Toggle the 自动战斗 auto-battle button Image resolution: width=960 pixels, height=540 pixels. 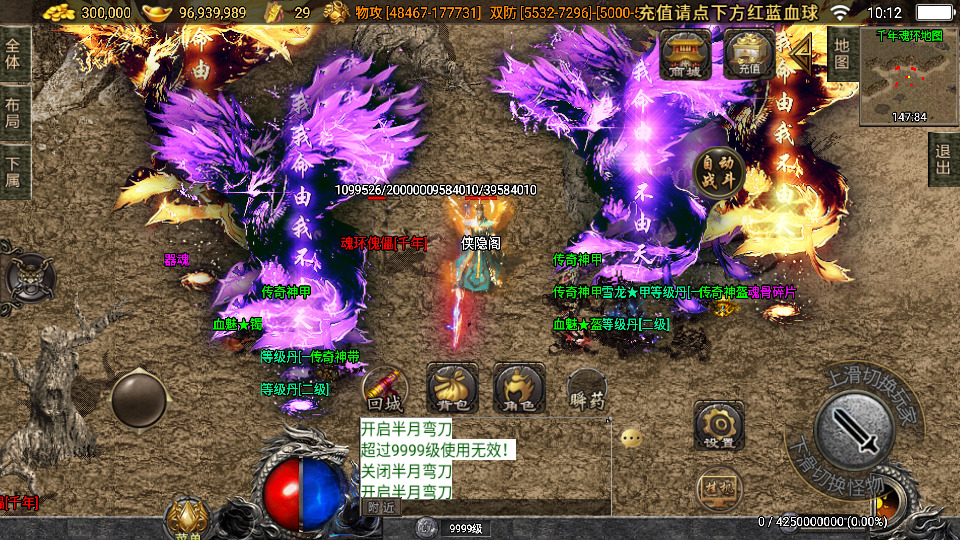point(719,170)
